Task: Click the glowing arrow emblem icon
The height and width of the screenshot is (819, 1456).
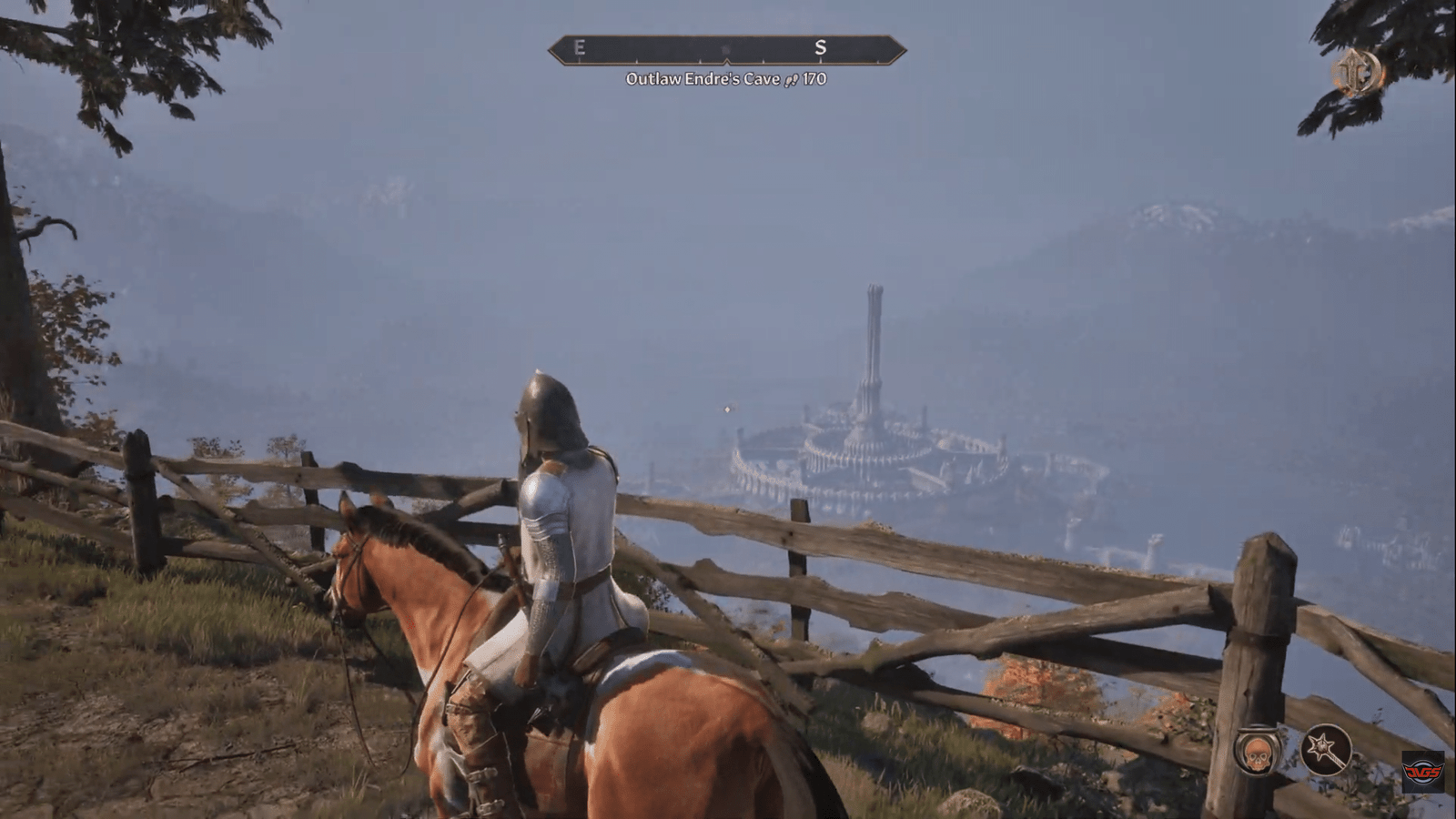Action: coord(1358,73)
